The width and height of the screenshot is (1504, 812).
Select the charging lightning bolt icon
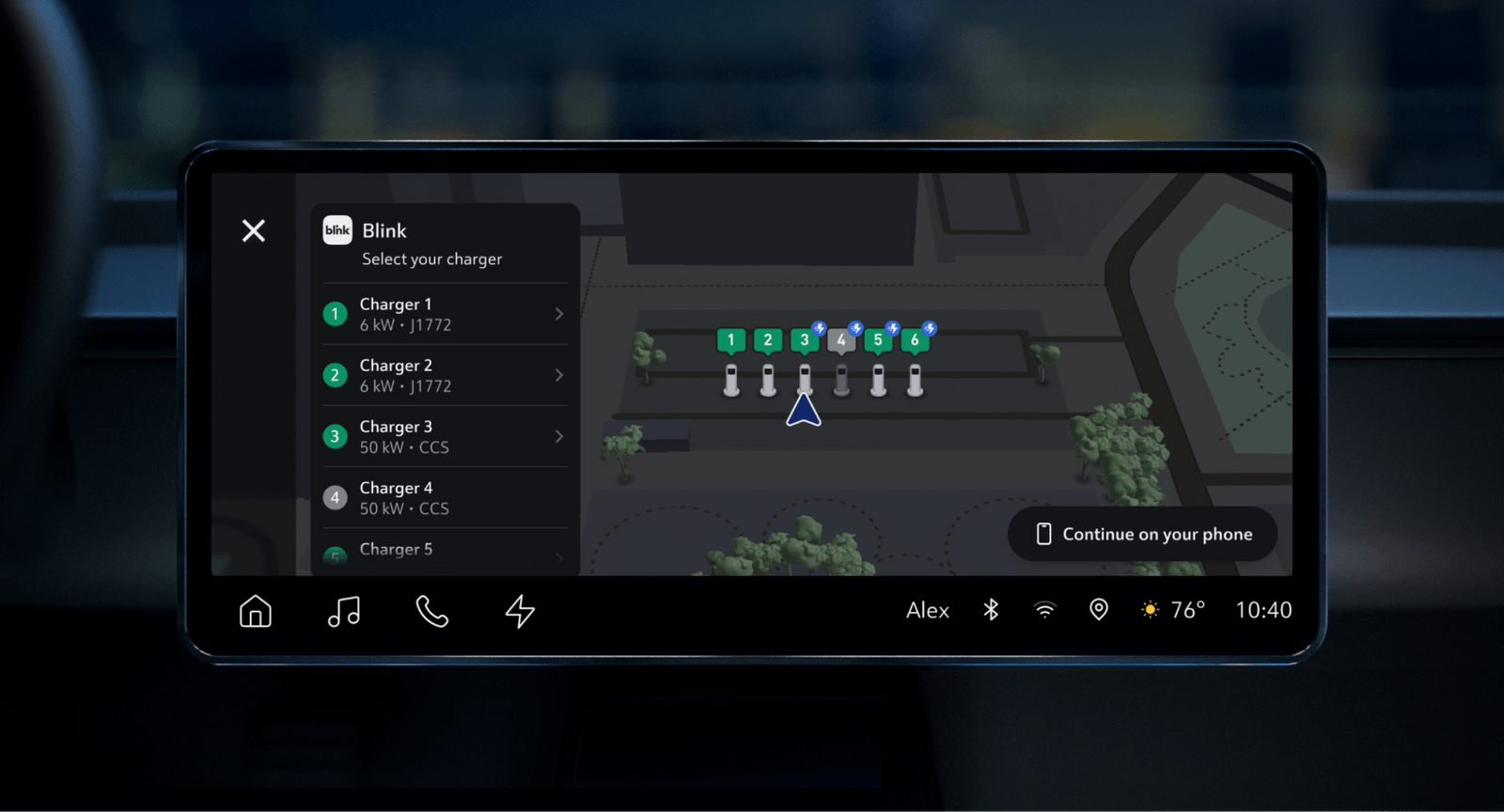pyautogui.click(x=519, y=611)
